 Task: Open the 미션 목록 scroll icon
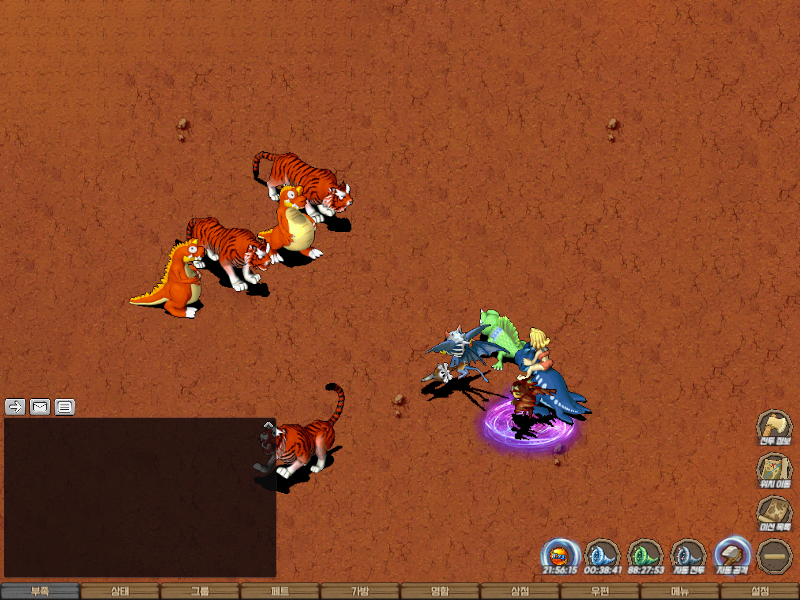774,511
